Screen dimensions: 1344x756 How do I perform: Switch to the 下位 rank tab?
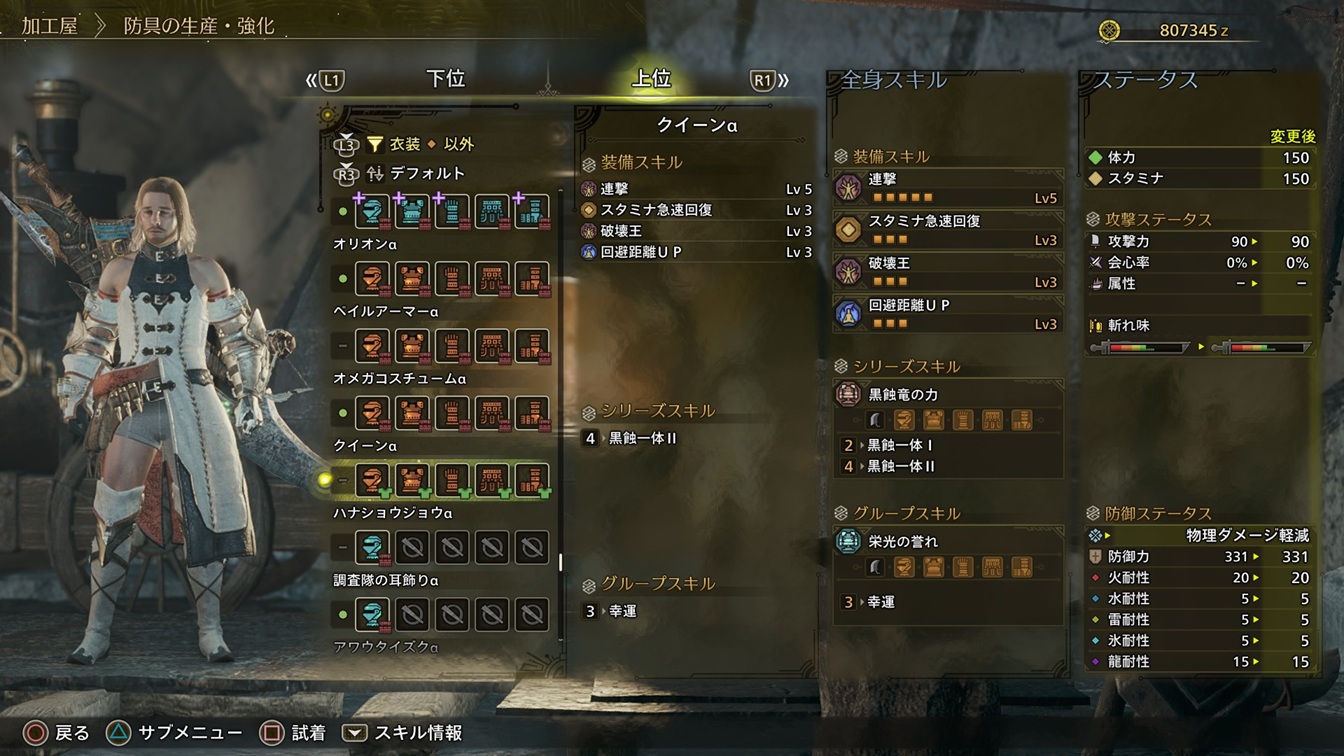(445, 79)
